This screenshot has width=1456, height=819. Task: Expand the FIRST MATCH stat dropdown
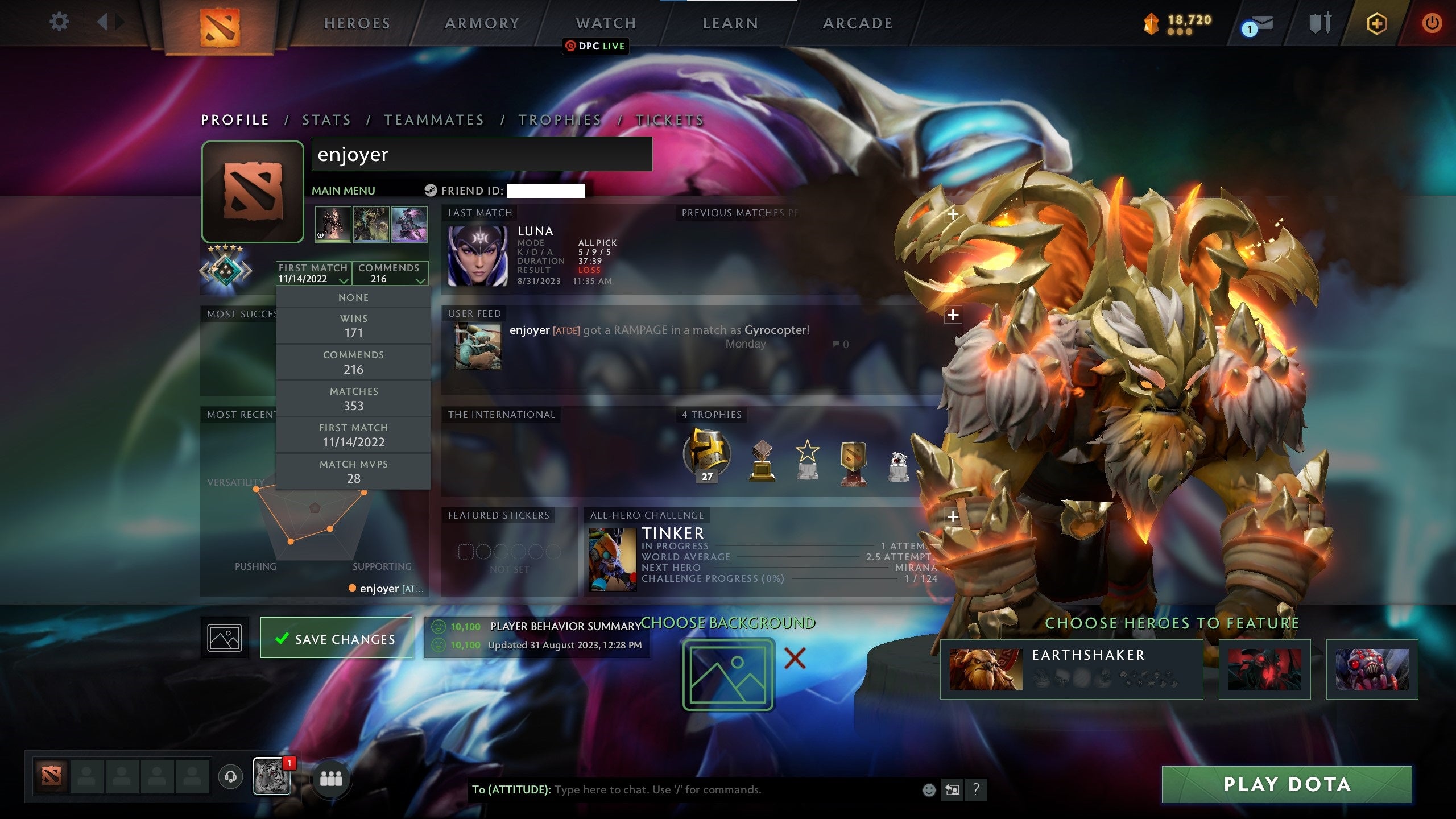coord(313,274)
